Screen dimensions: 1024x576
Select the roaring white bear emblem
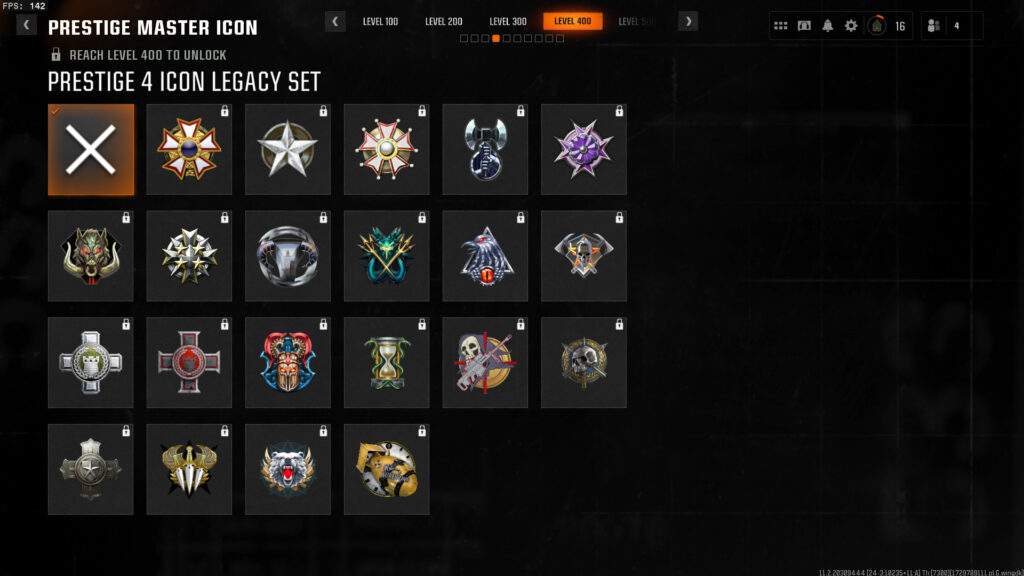288,471
